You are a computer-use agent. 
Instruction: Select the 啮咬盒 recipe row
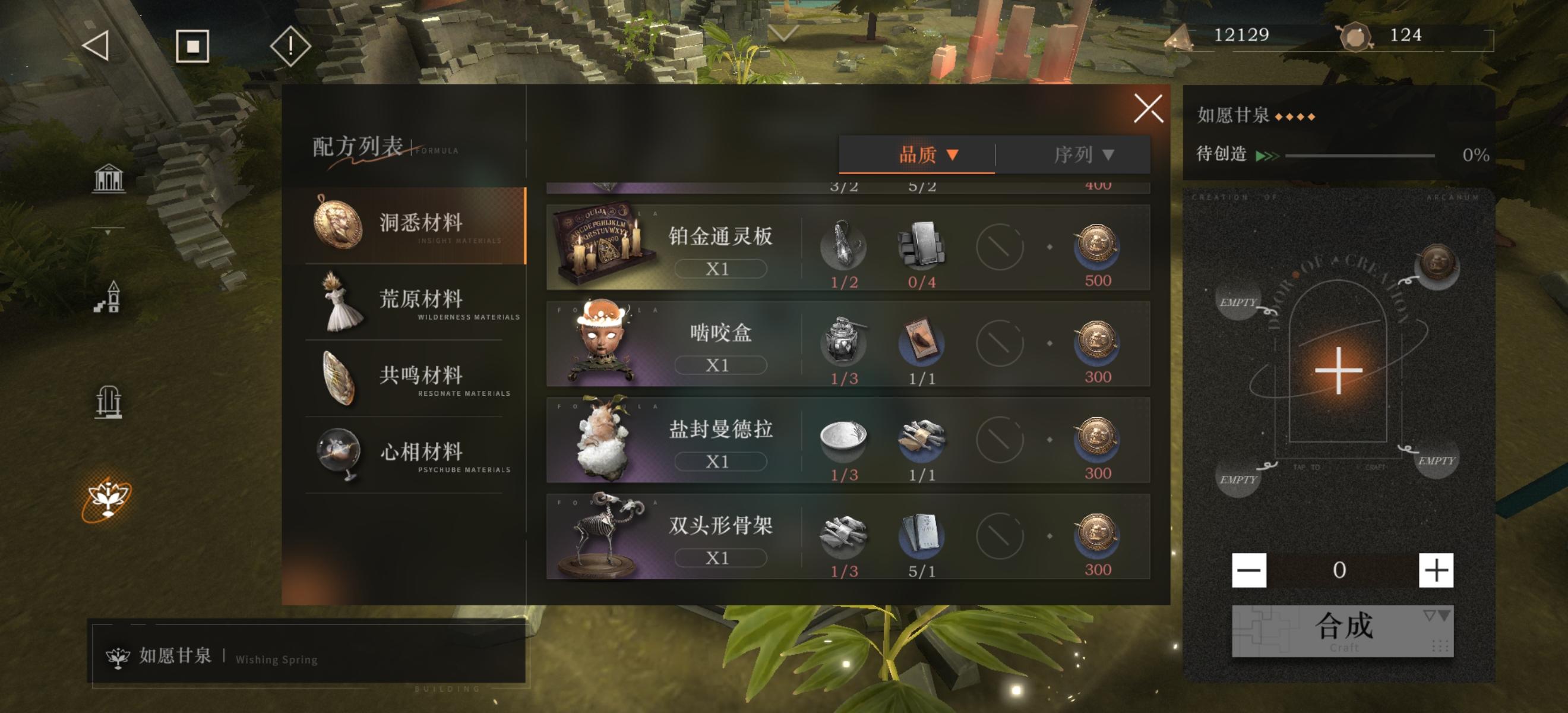[x=849, y=345]
